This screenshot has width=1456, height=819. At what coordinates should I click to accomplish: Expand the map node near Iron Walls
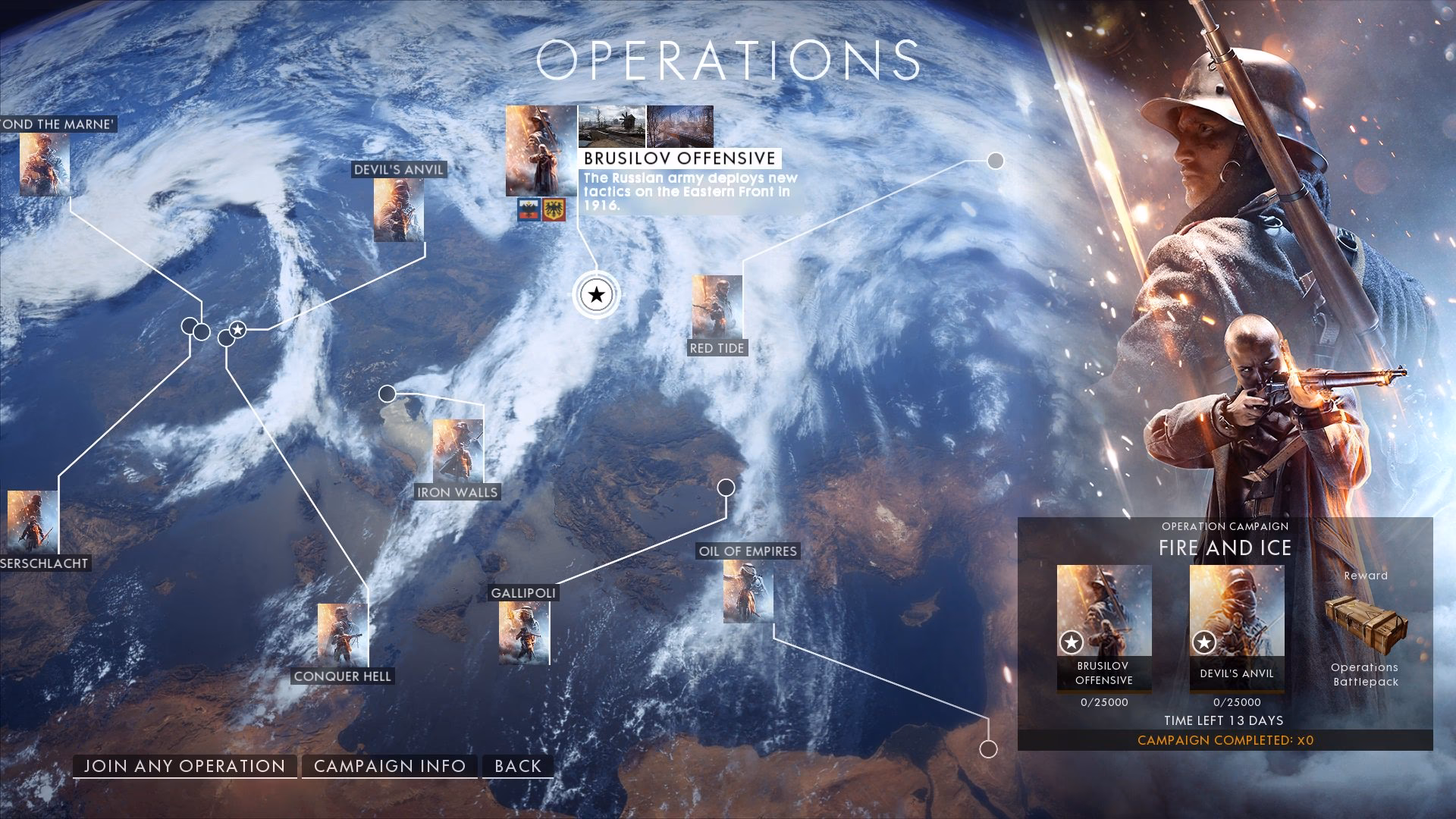pyautogui.click(x=388, y=393)
